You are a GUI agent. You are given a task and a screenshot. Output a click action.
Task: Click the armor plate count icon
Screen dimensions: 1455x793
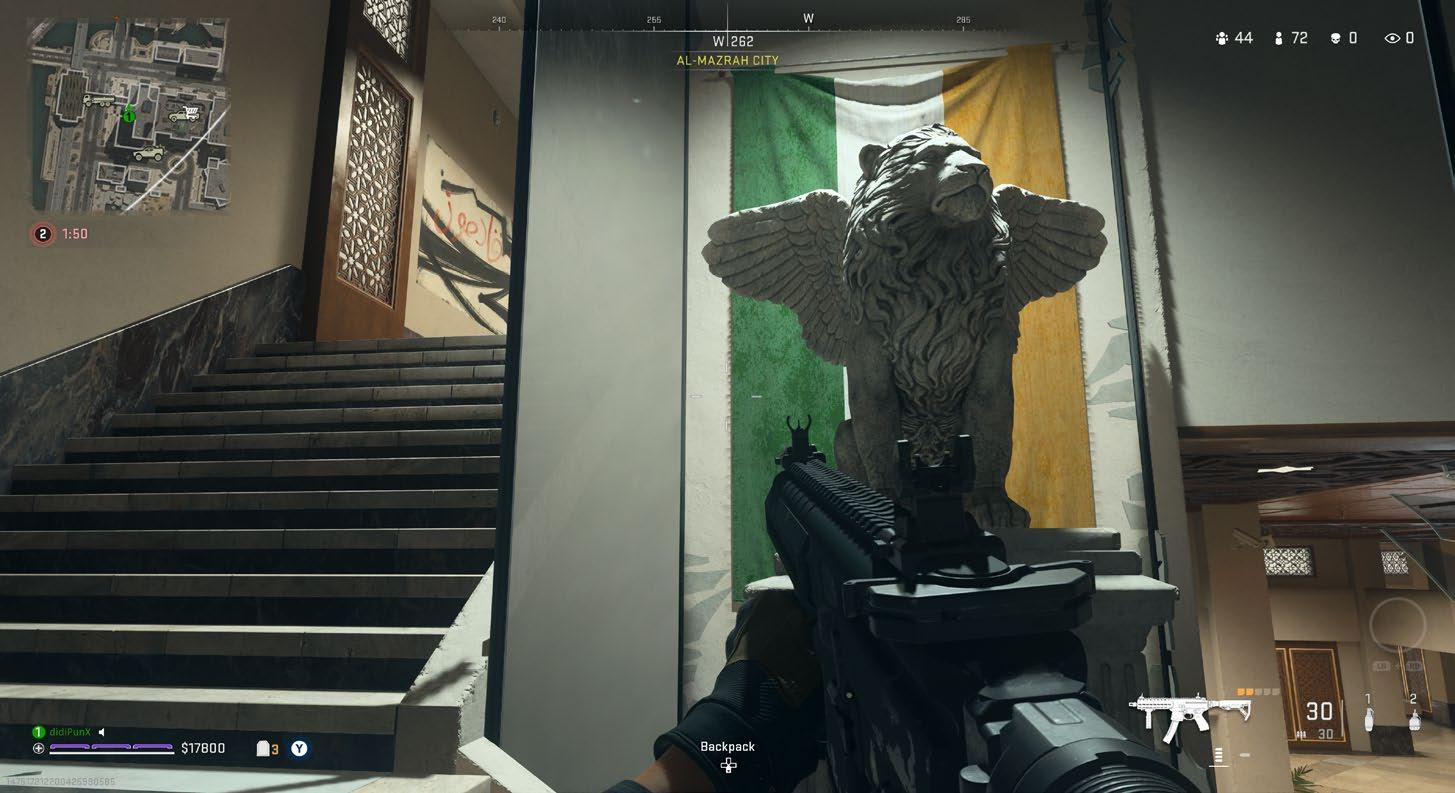coord(263,748)
